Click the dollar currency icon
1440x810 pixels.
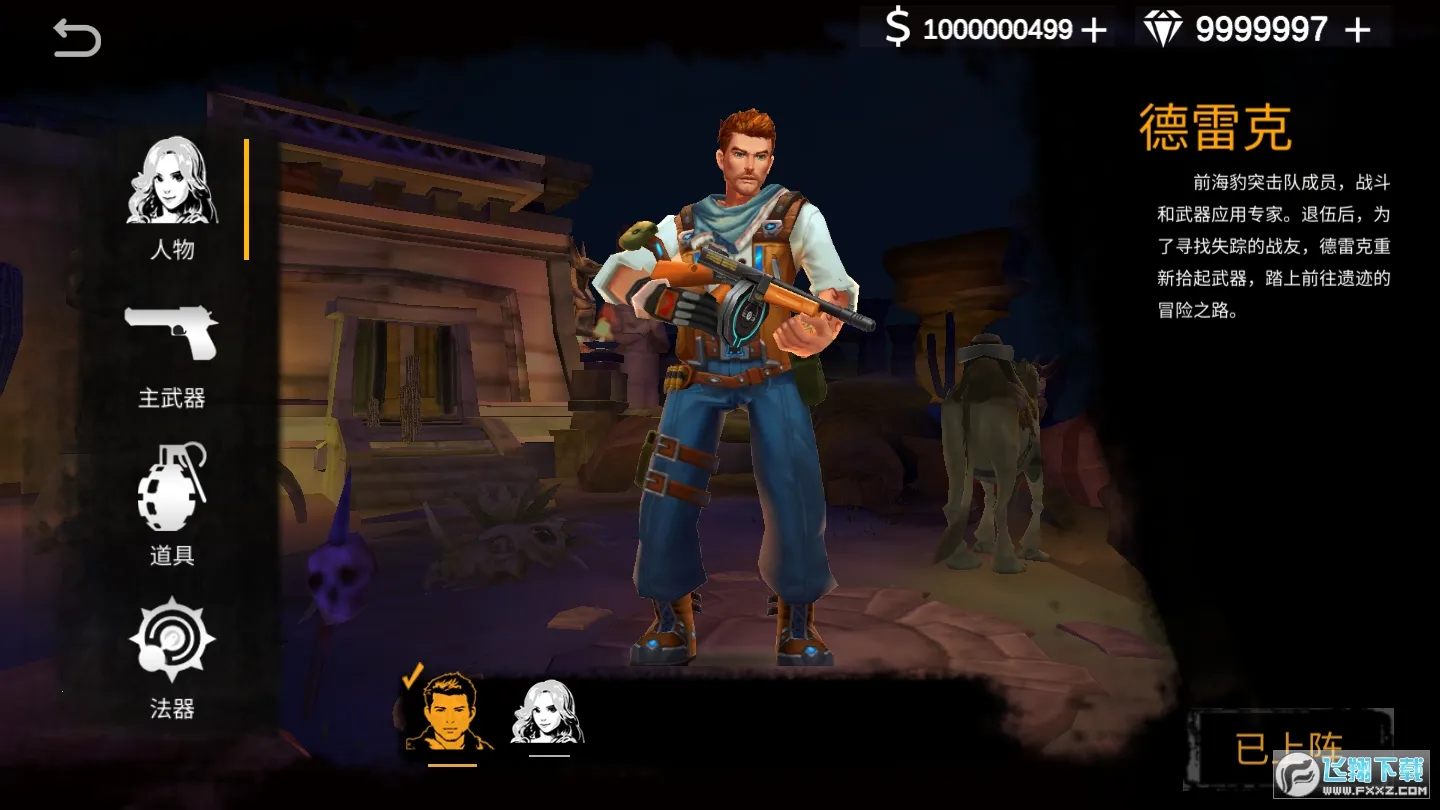tap(897, 28)
